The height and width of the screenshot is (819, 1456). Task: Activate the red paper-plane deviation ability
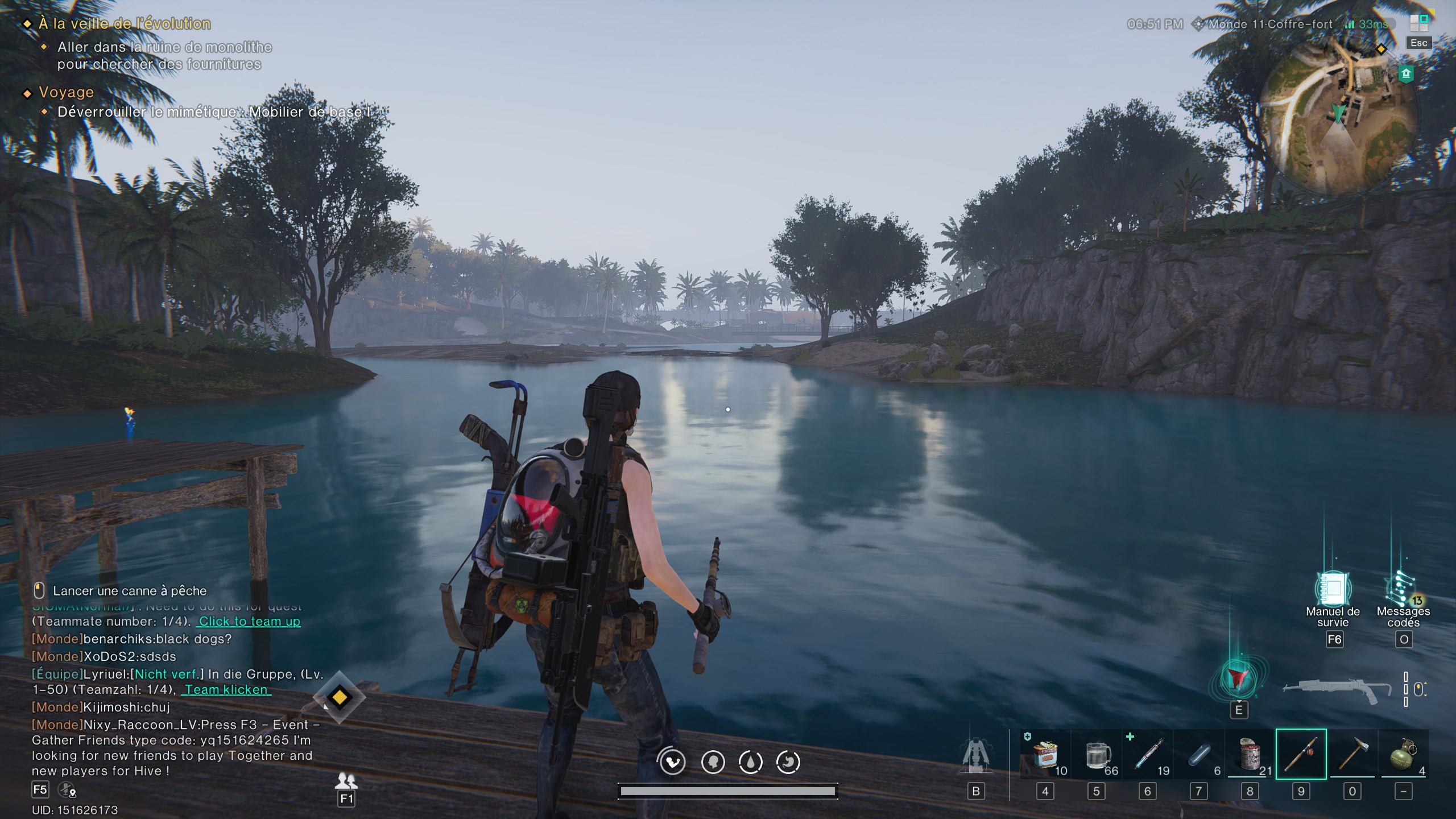(x=1238, y=679)
